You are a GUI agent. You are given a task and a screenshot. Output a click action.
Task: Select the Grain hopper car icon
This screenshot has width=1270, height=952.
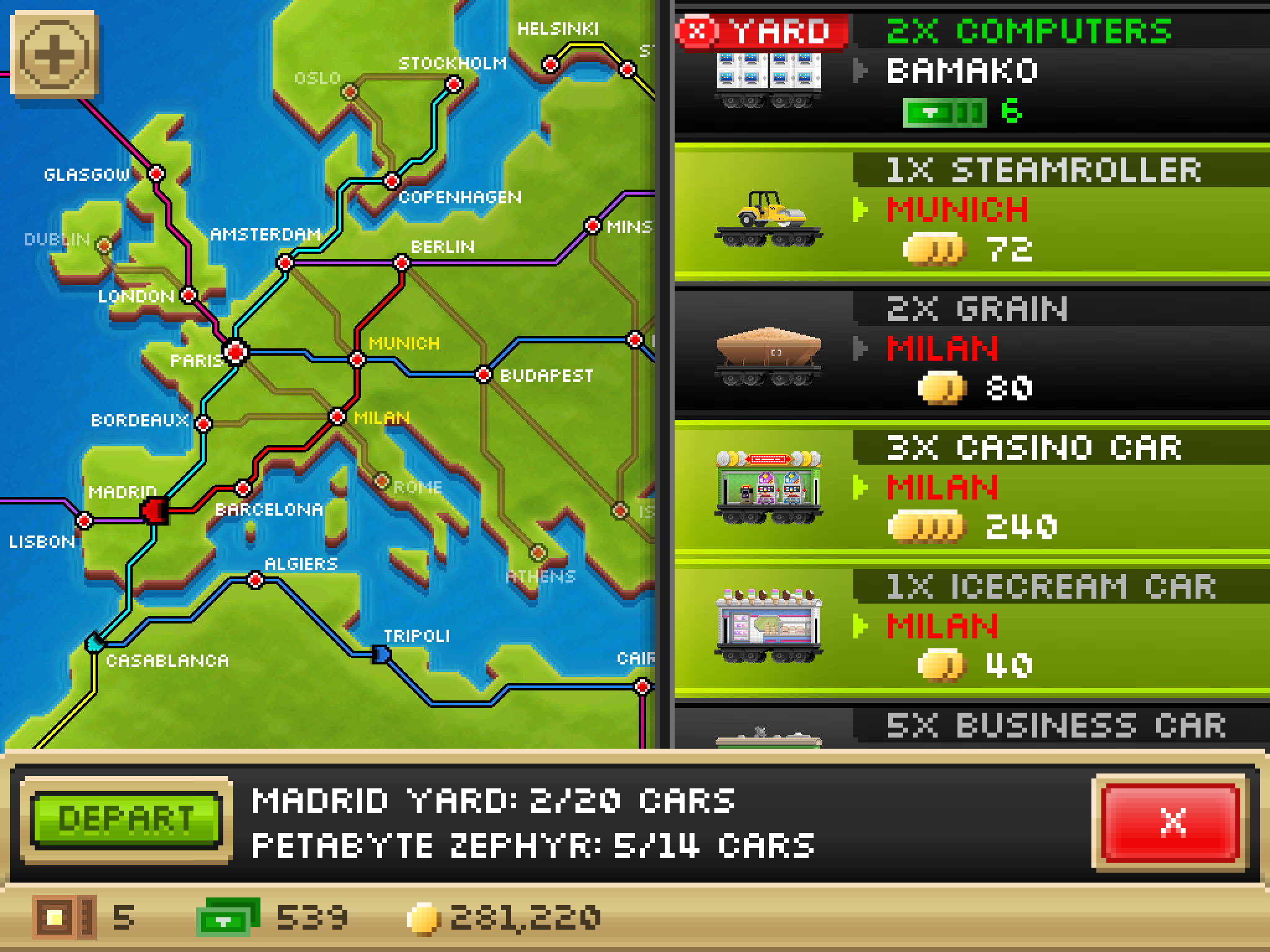[769, 353]
